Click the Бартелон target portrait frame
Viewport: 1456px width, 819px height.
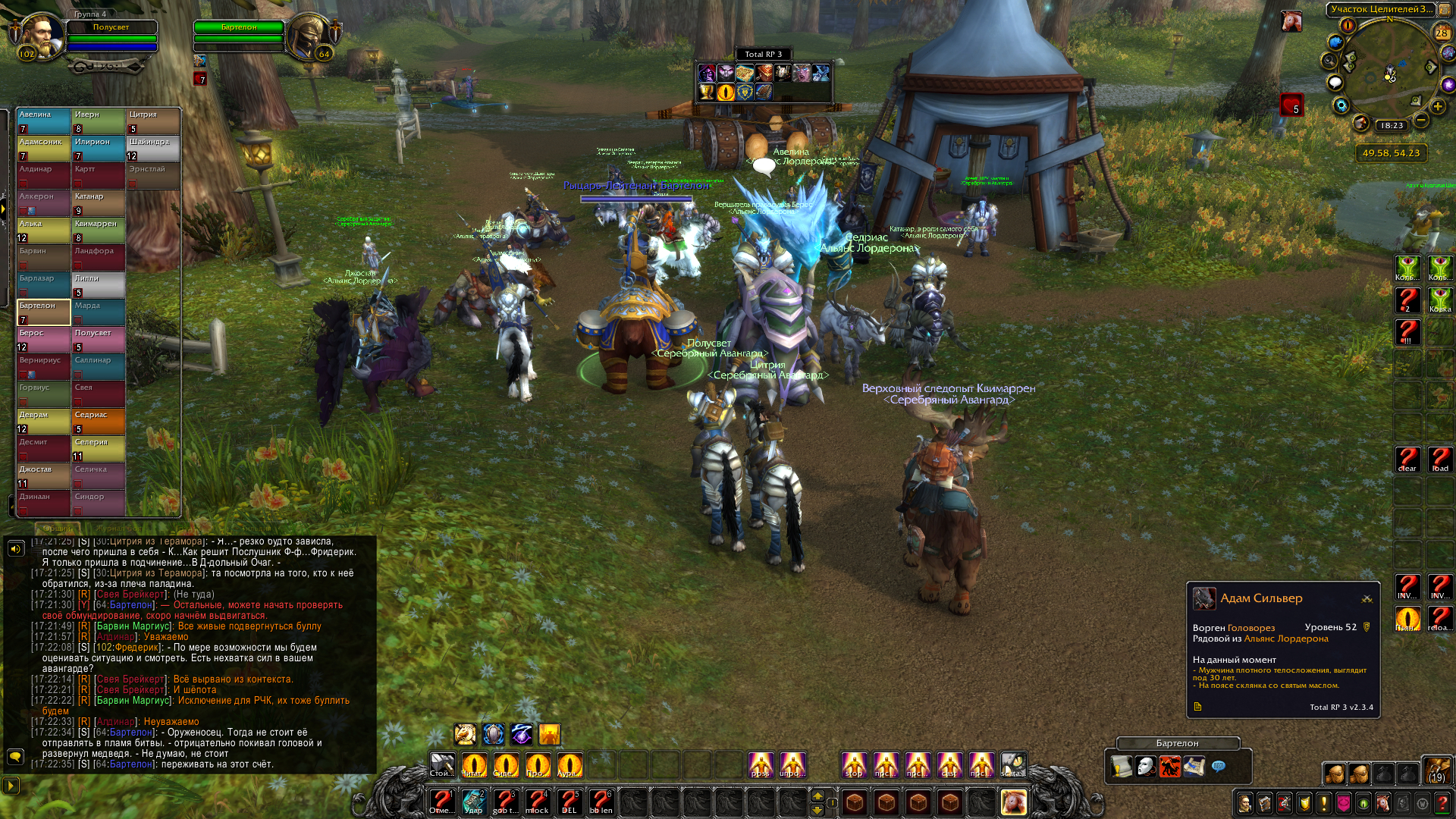(309, 36)
